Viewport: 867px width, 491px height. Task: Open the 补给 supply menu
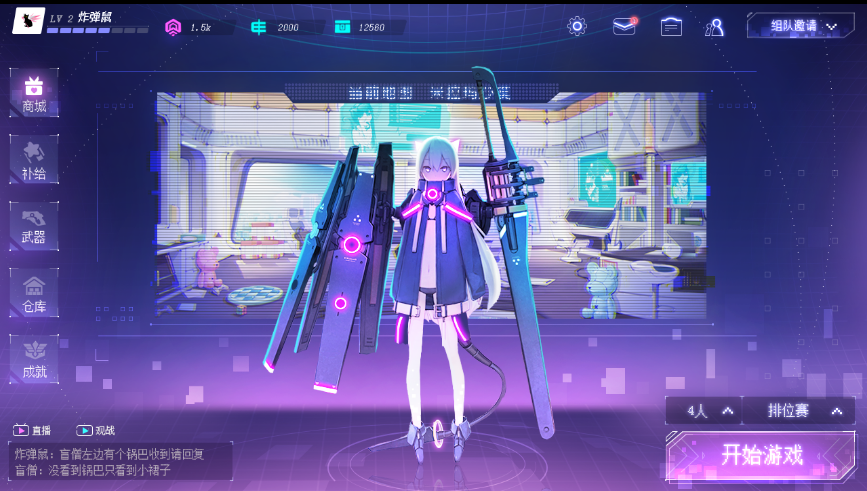(x=34, y=160)
